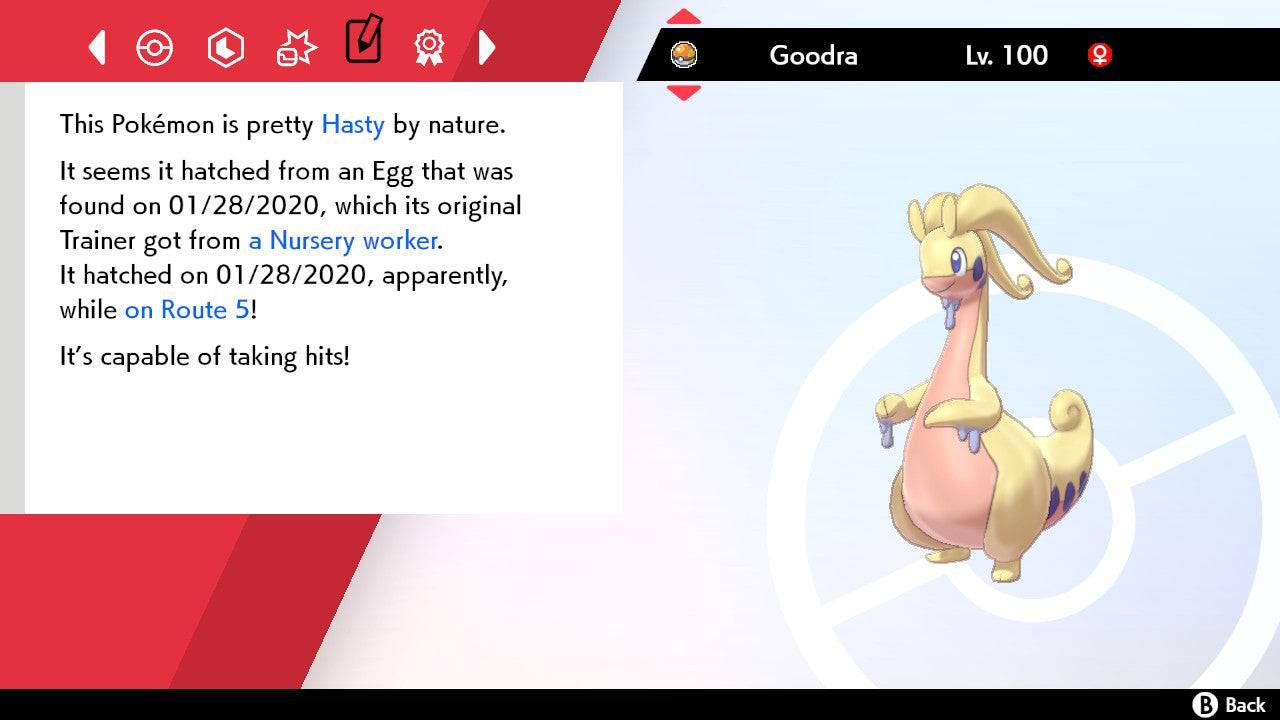Select the hexagon stats tab icon
Viewport: 1280px width, 720px height.
(225, 47)
